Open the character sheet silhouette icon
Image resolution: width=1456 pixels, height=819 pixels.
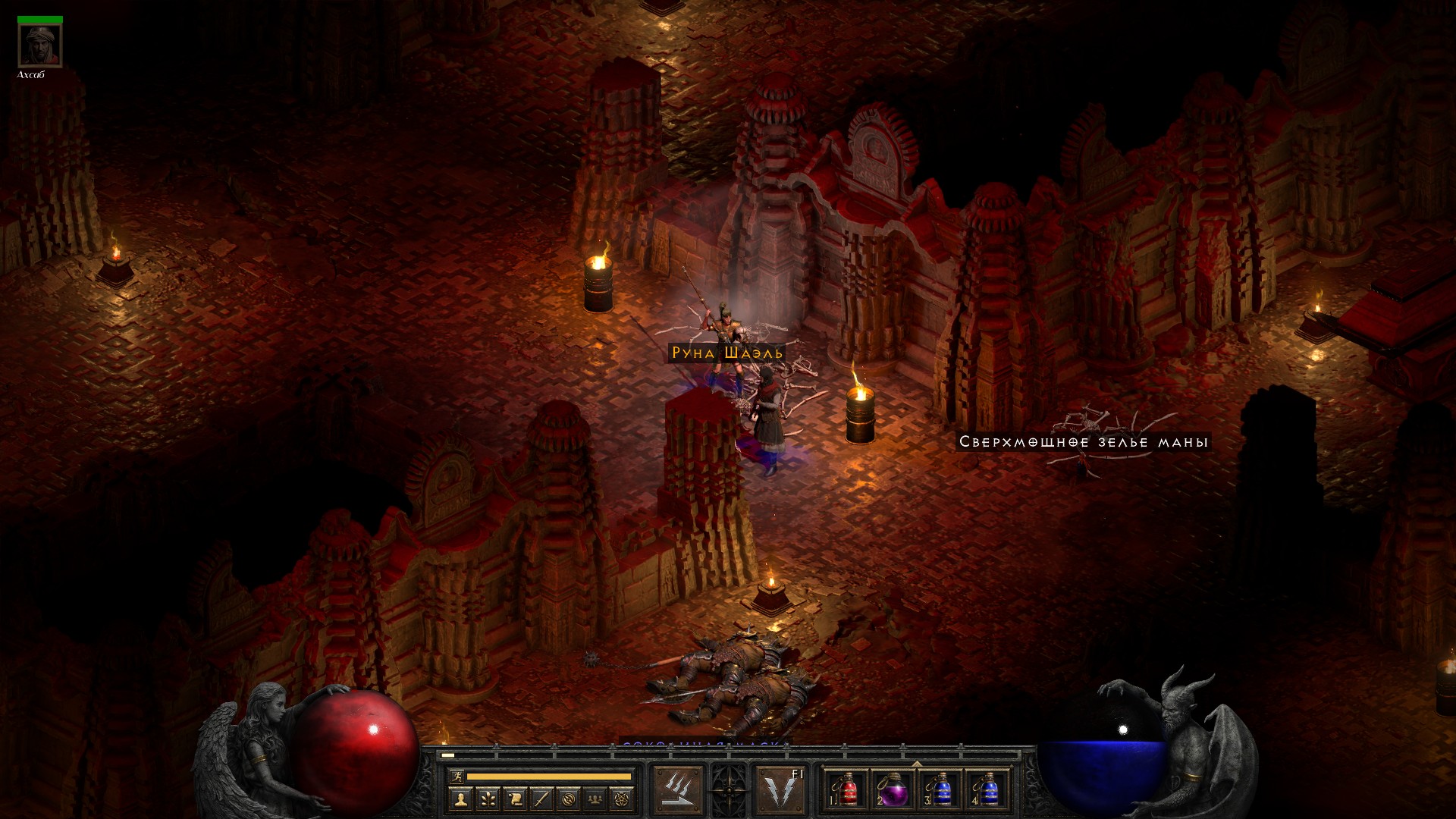point(460,799)
